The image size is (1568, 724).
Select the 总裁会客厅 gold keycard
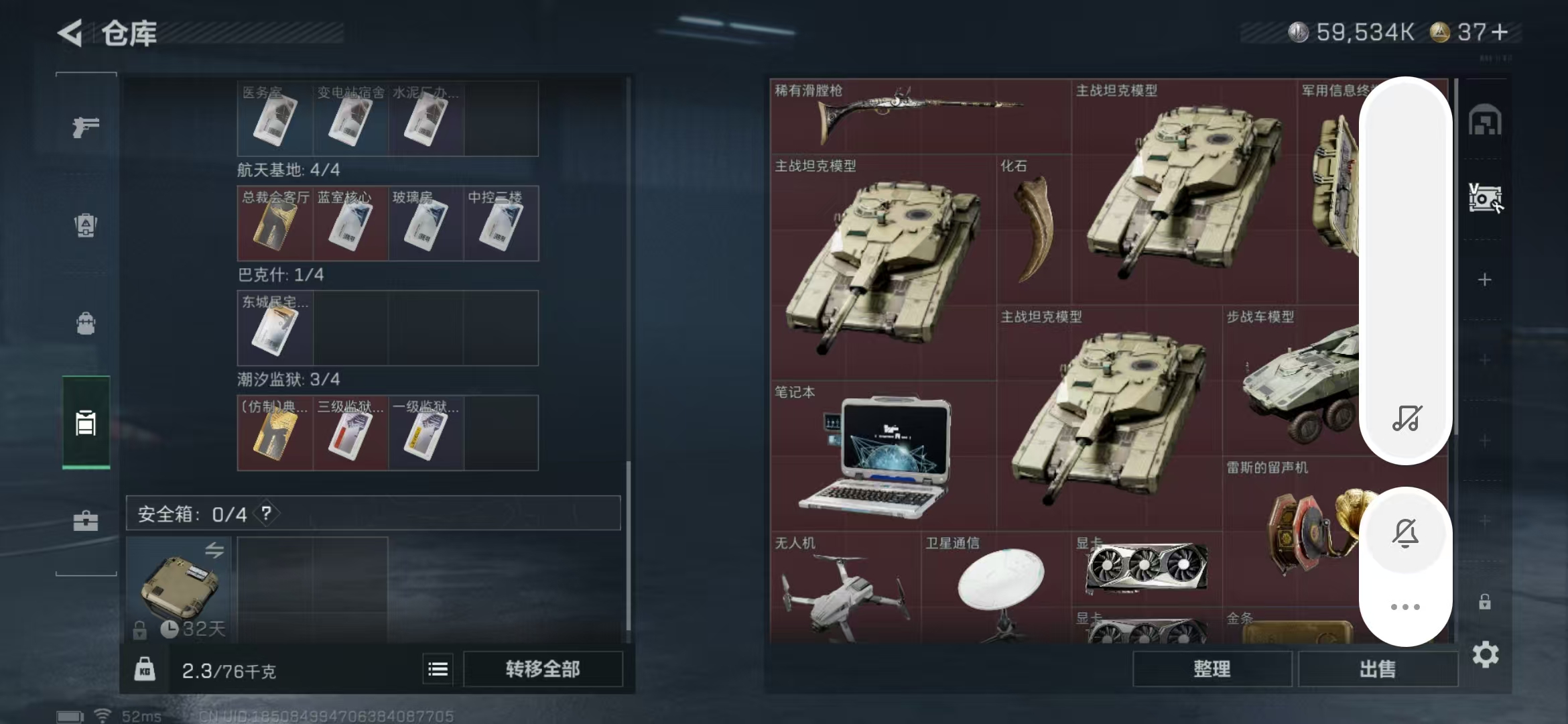pyautogui.click(x=275, y=224)
